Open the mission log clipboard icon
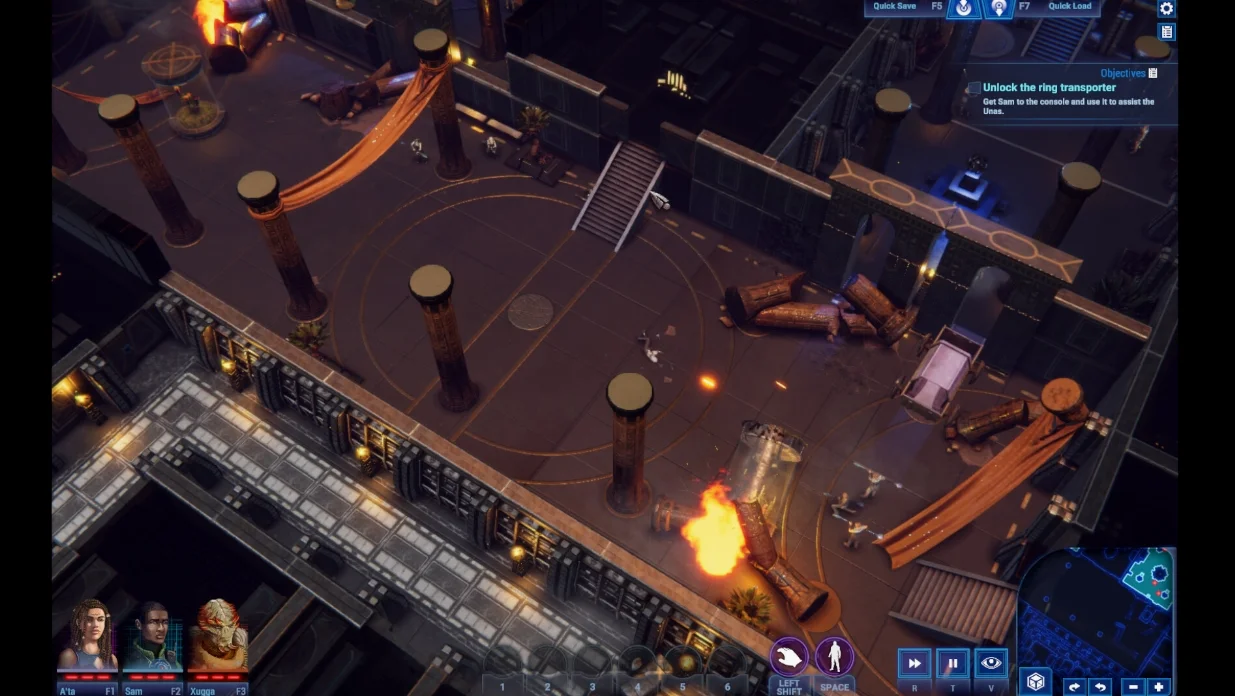Image resolution: width=1235 pixels, height=696 pixels. point(1166,32)
